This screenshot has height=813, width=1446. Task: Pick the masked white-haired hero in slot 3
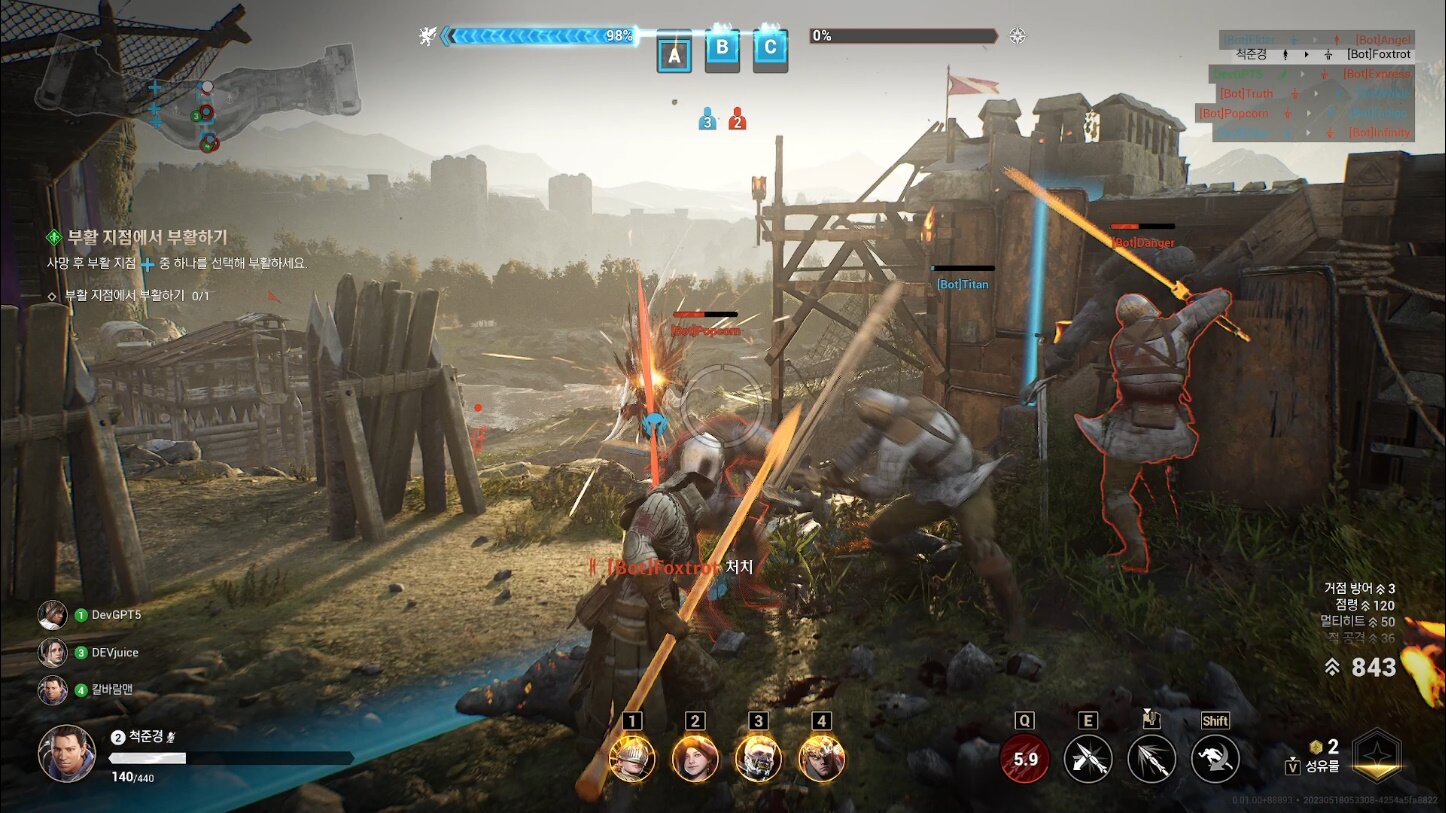click(x=758, y=758)
